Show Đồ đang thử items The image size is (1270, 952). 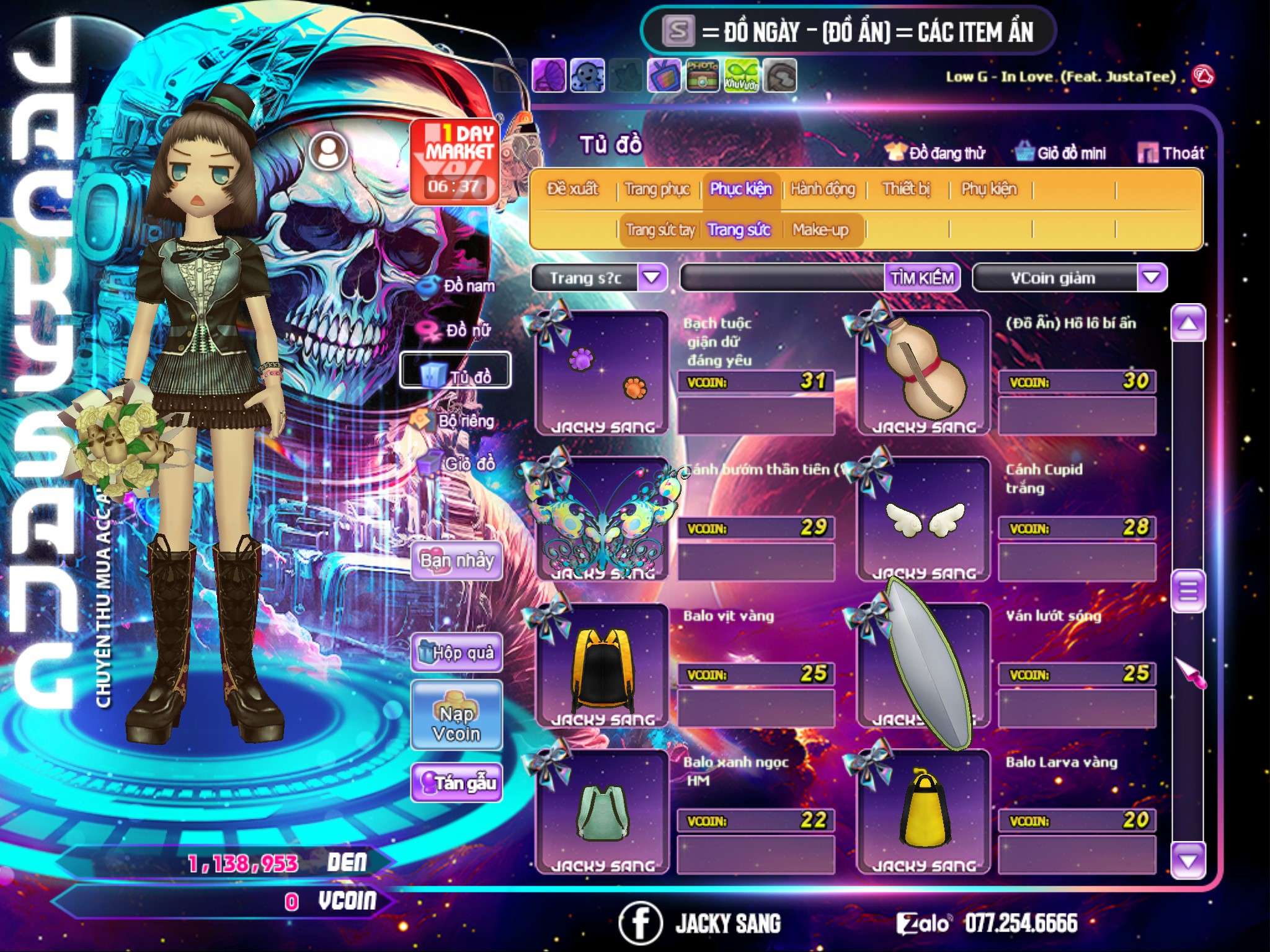click(x=935, y=153)
